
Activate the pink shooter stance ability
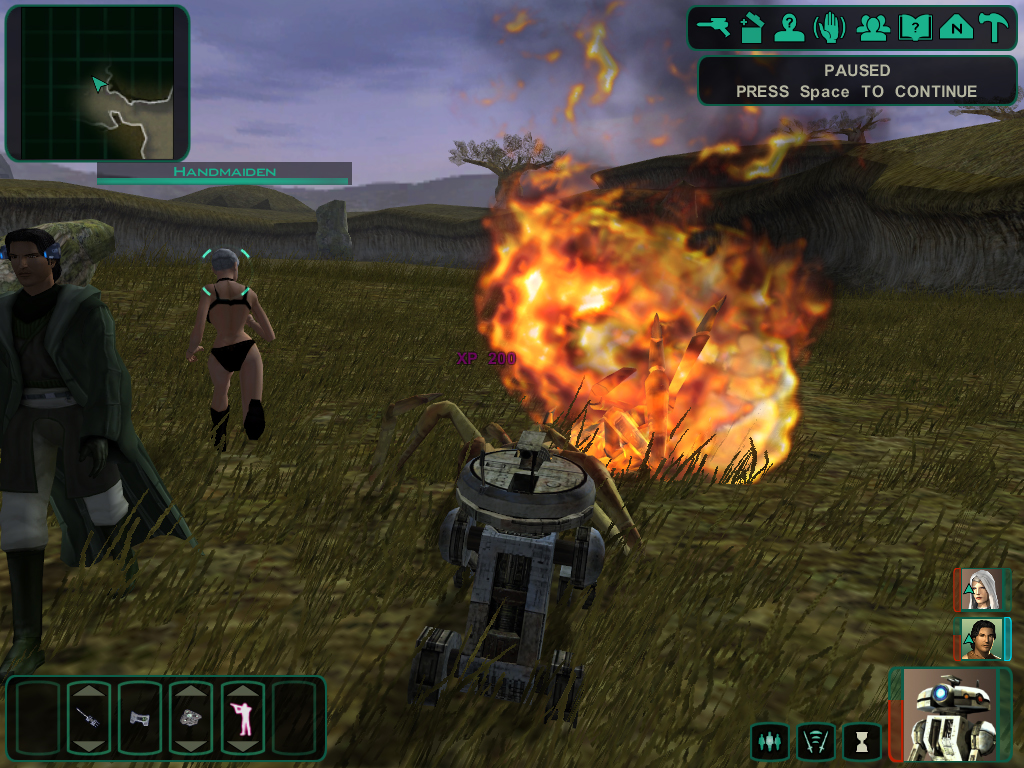[242, 718]
